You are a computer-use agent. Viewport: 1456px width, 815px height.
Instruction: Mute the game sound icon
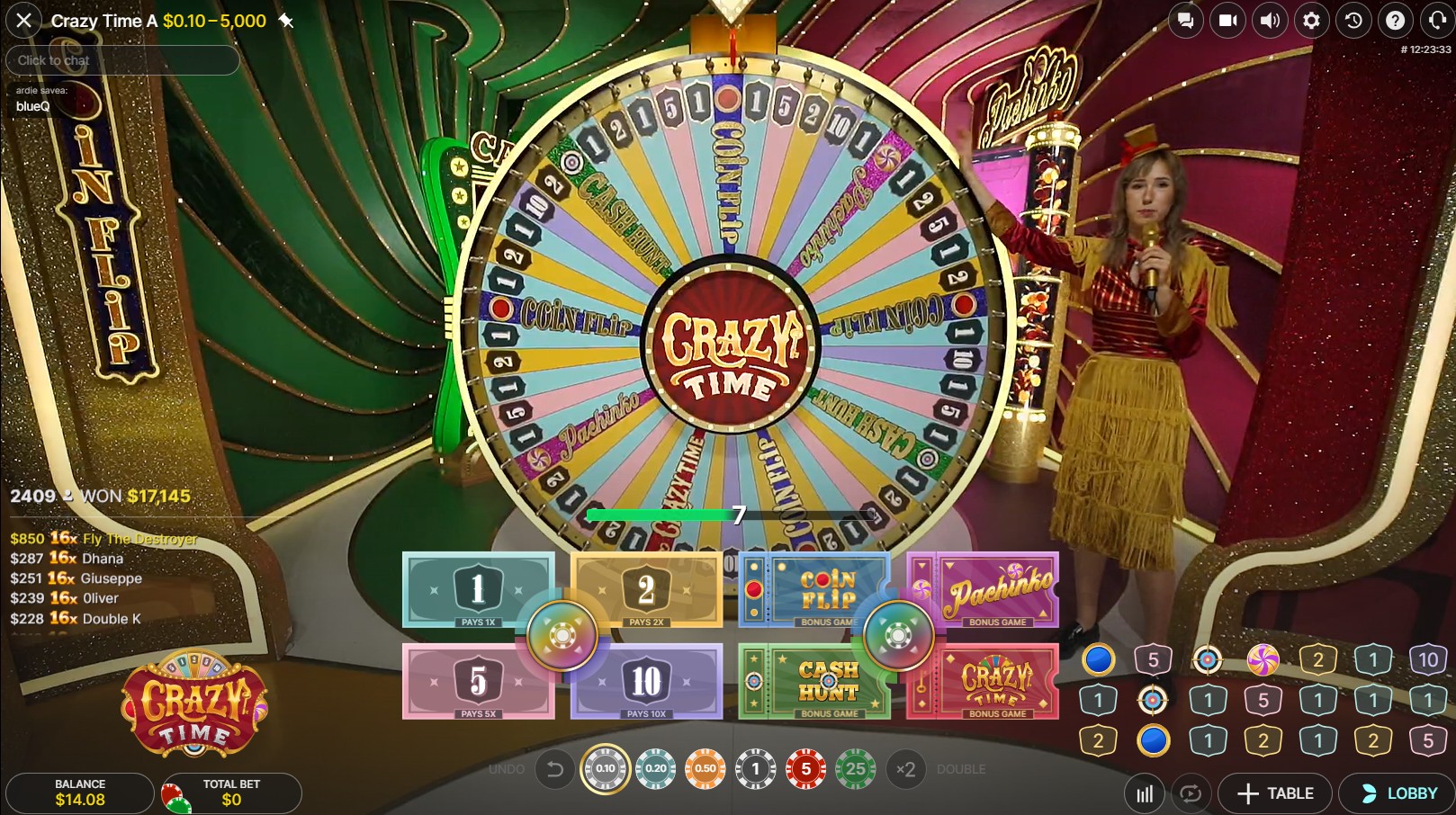tap(1270, 20)
